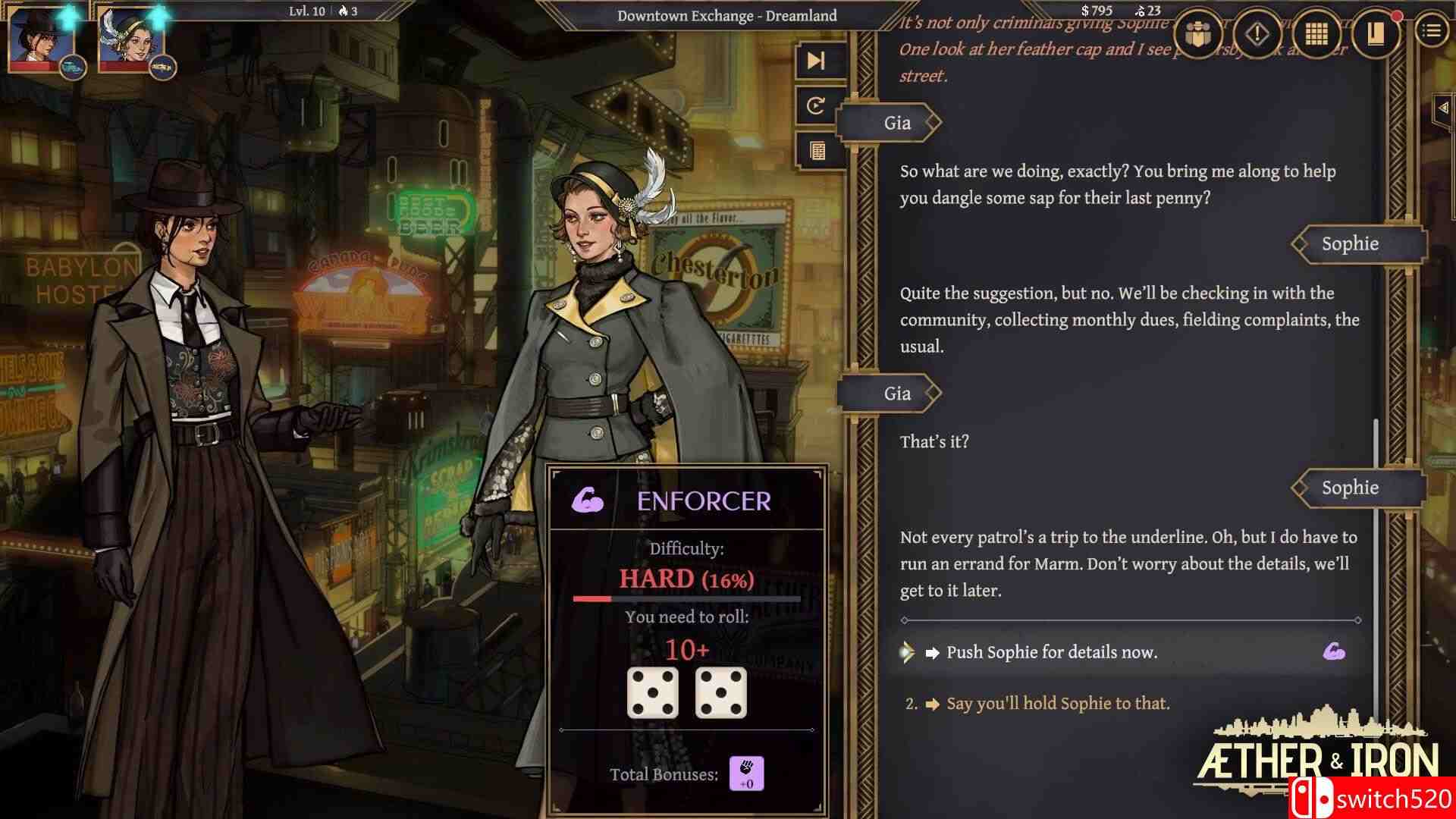Choose 'Say you'll hold Sophie to that.'
Image resolution: width=1456 pixels, height=819 pixels.
click(1059, 703)
